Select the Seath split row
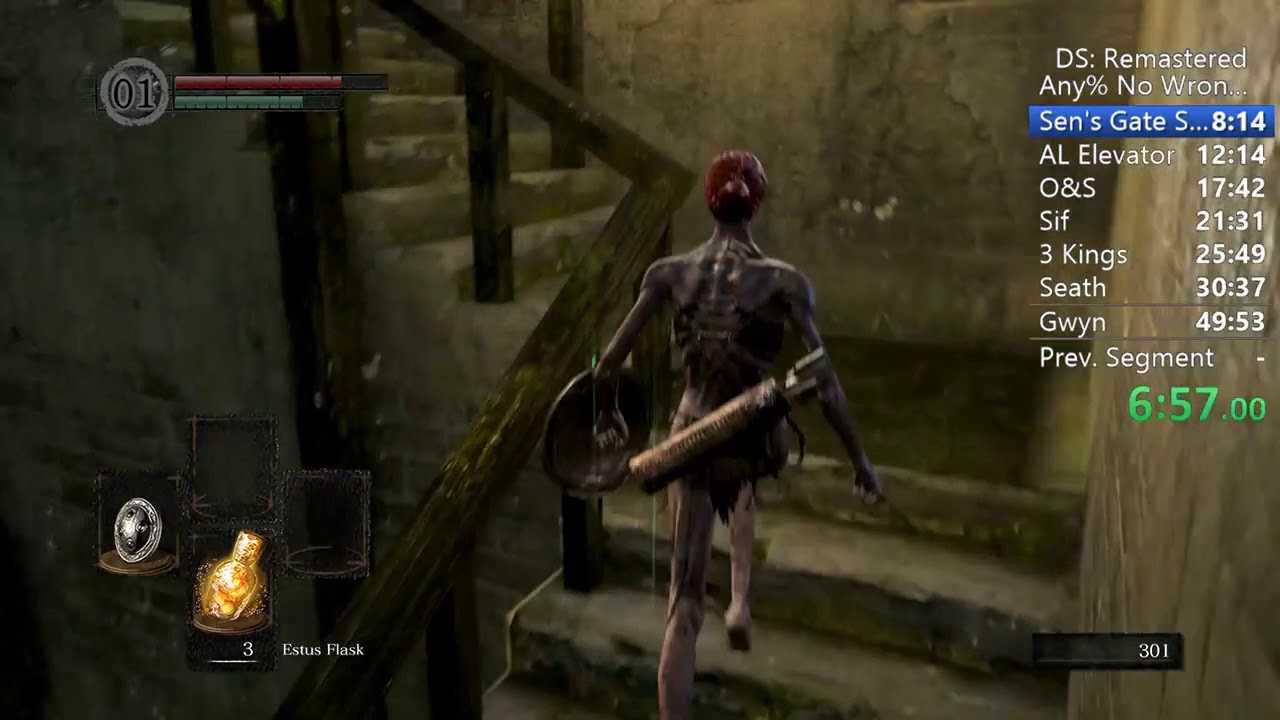Screen dimensions: 1280x720 pos(1151,288)
